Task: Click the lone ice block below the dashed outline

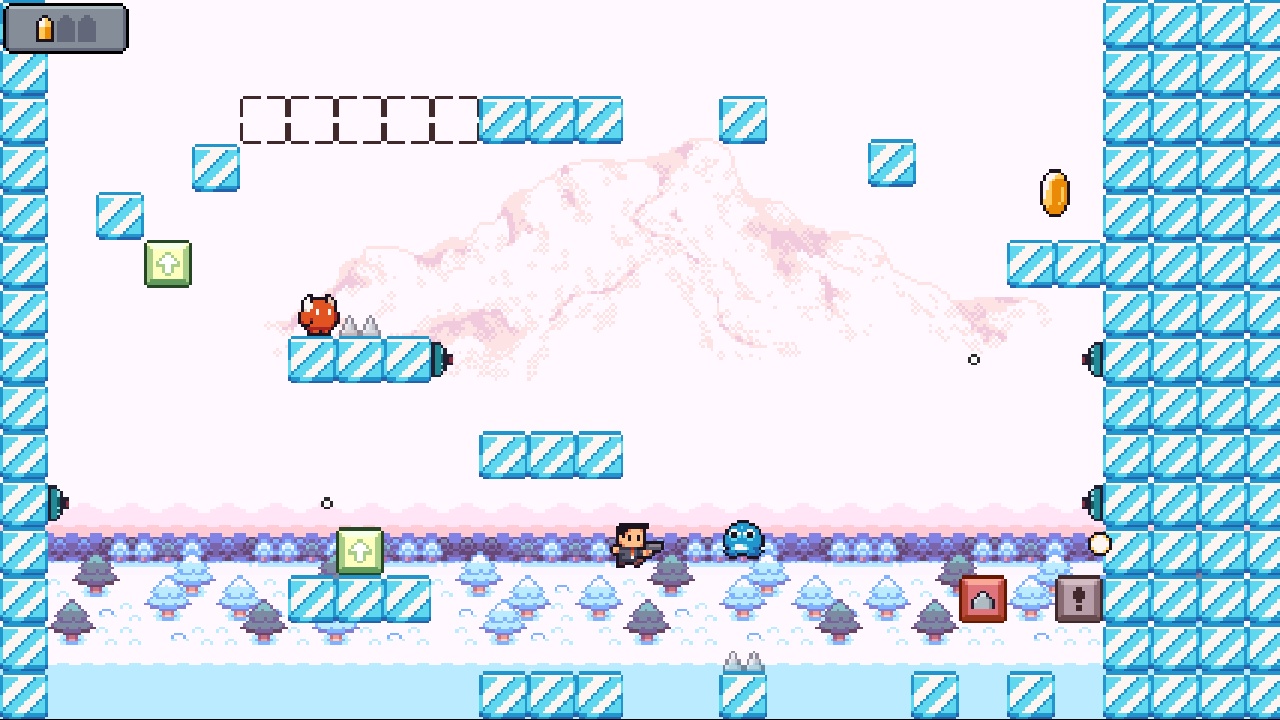Action: [x=214, y=166]
